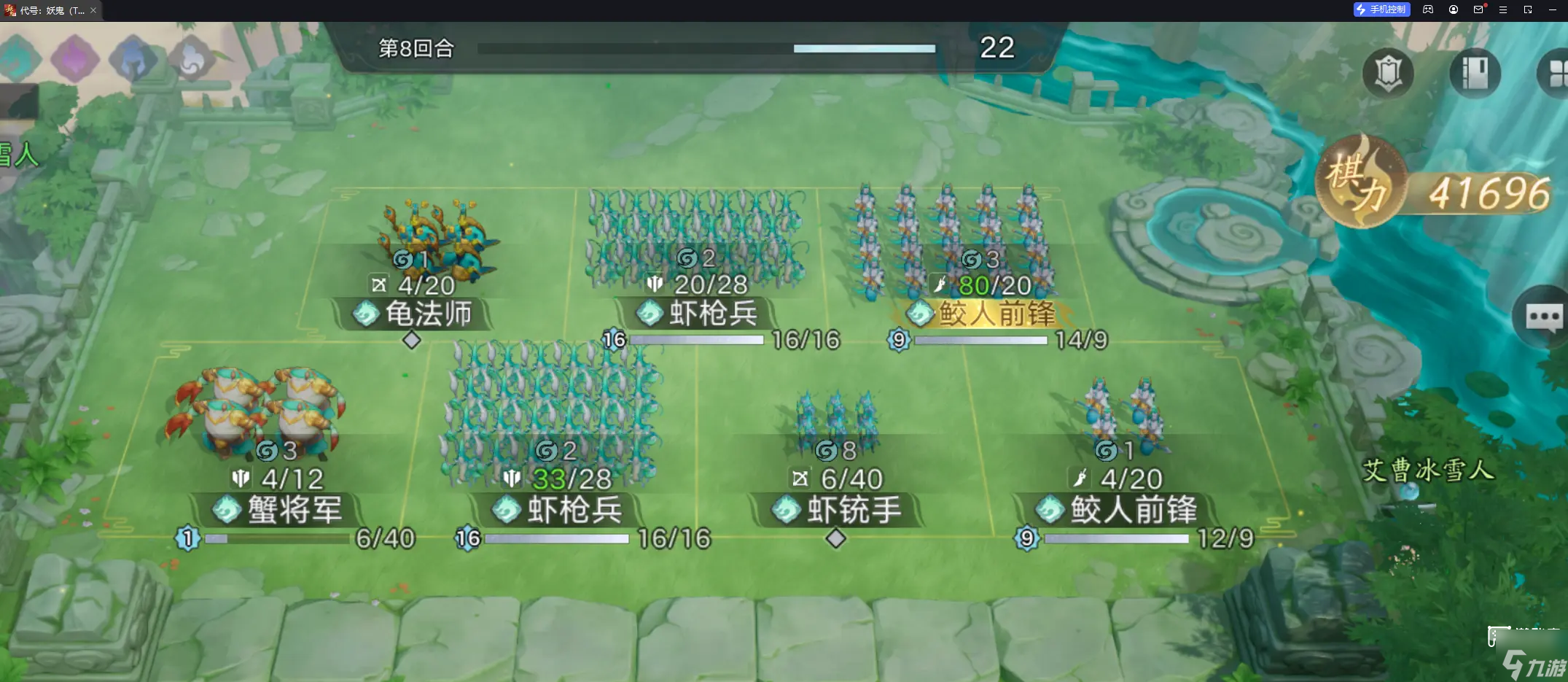Click the water faction icon beside 蟹将军
Viewport: 1568px width, 682px height.
click(x=227, y=511)
